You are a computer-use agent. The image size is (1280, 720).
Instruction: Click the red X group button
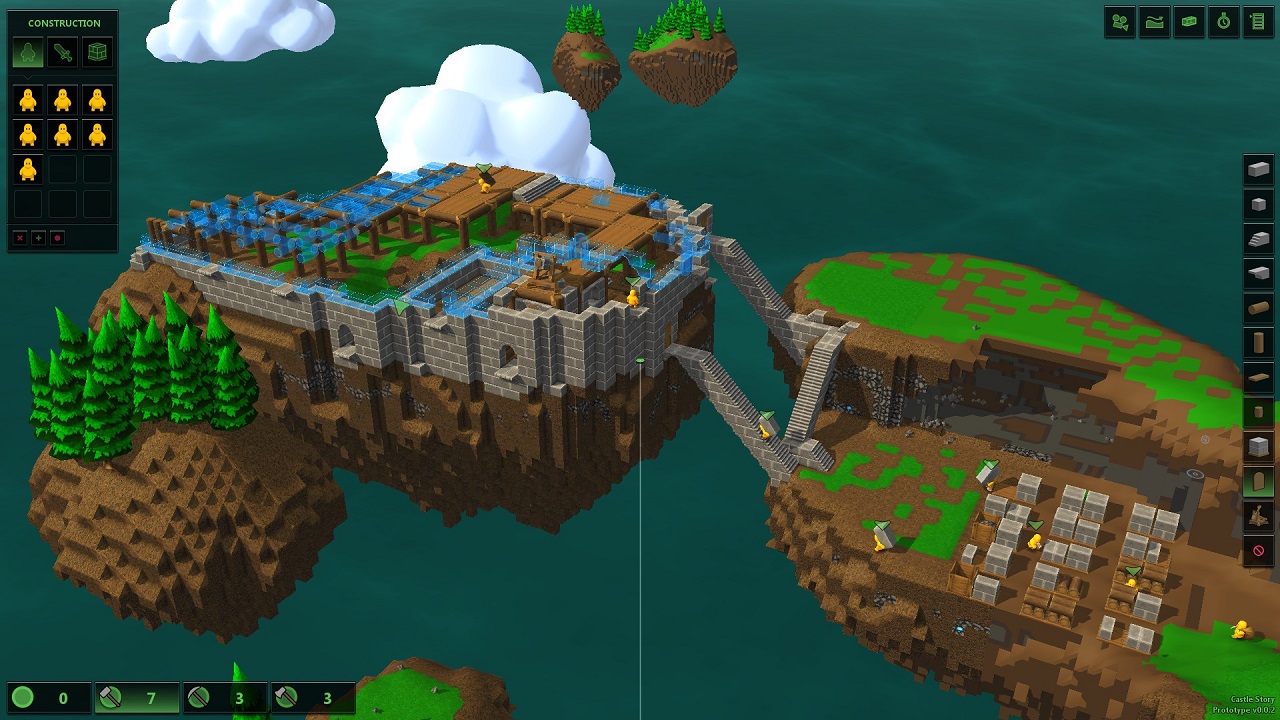pos(20,238)
